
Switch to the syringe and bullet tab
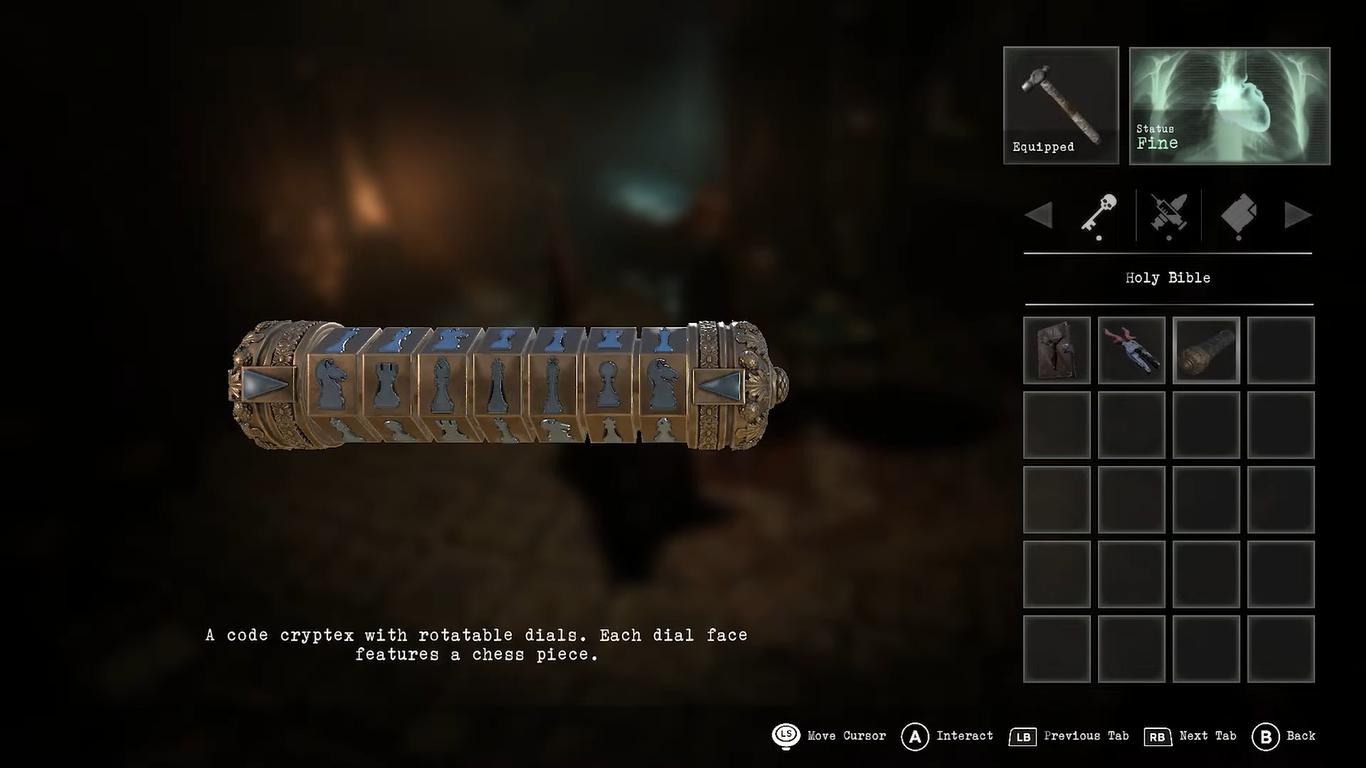(1168, 214)
